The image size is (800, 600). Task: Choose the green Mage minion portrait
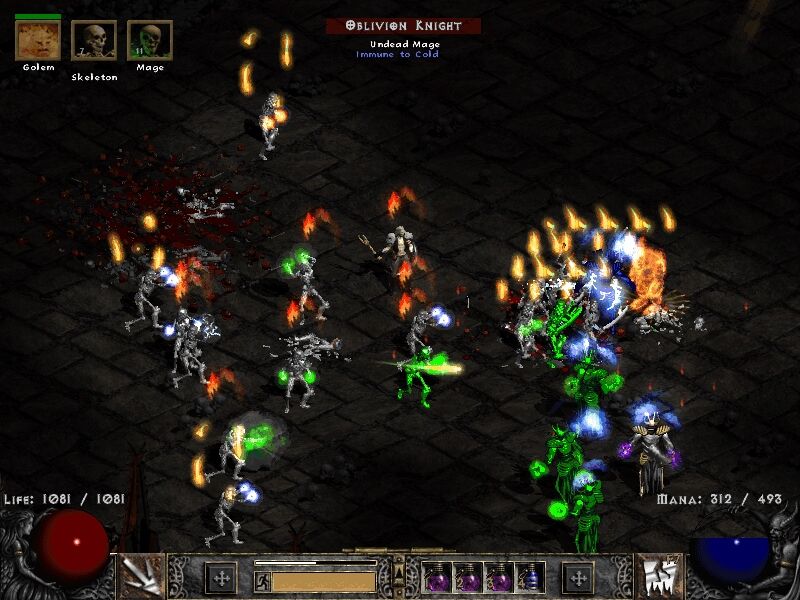click(149, 41)
